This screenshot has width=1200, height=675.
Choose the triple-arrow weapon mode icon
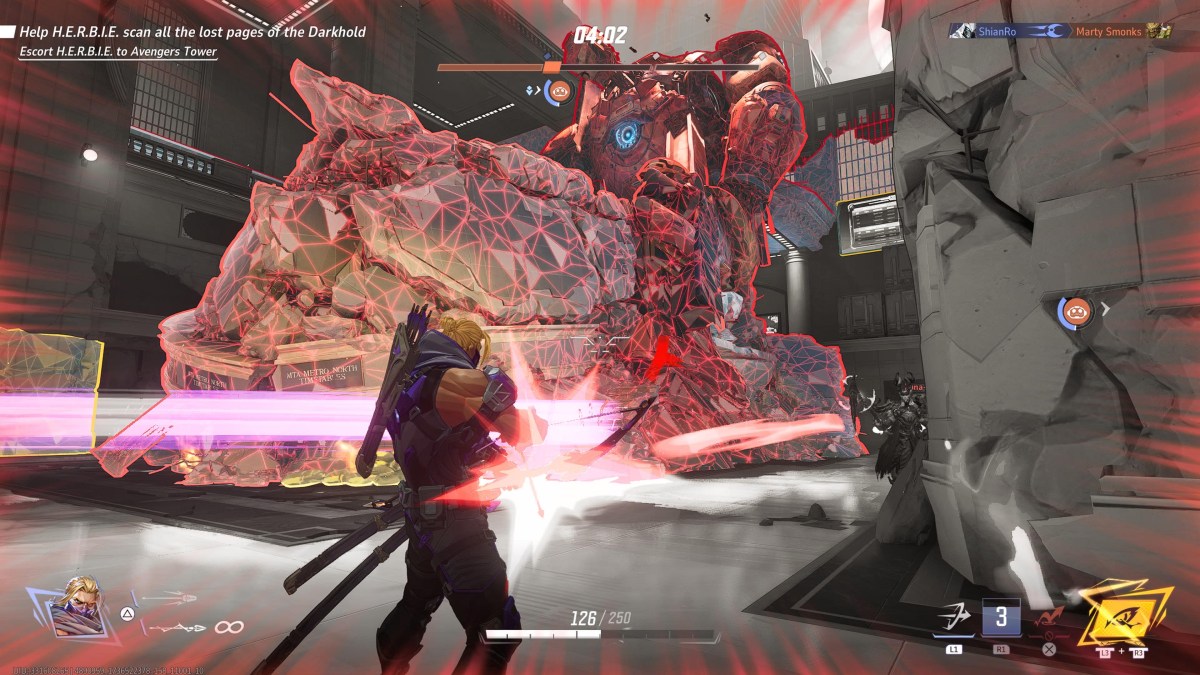pos(168,600)
